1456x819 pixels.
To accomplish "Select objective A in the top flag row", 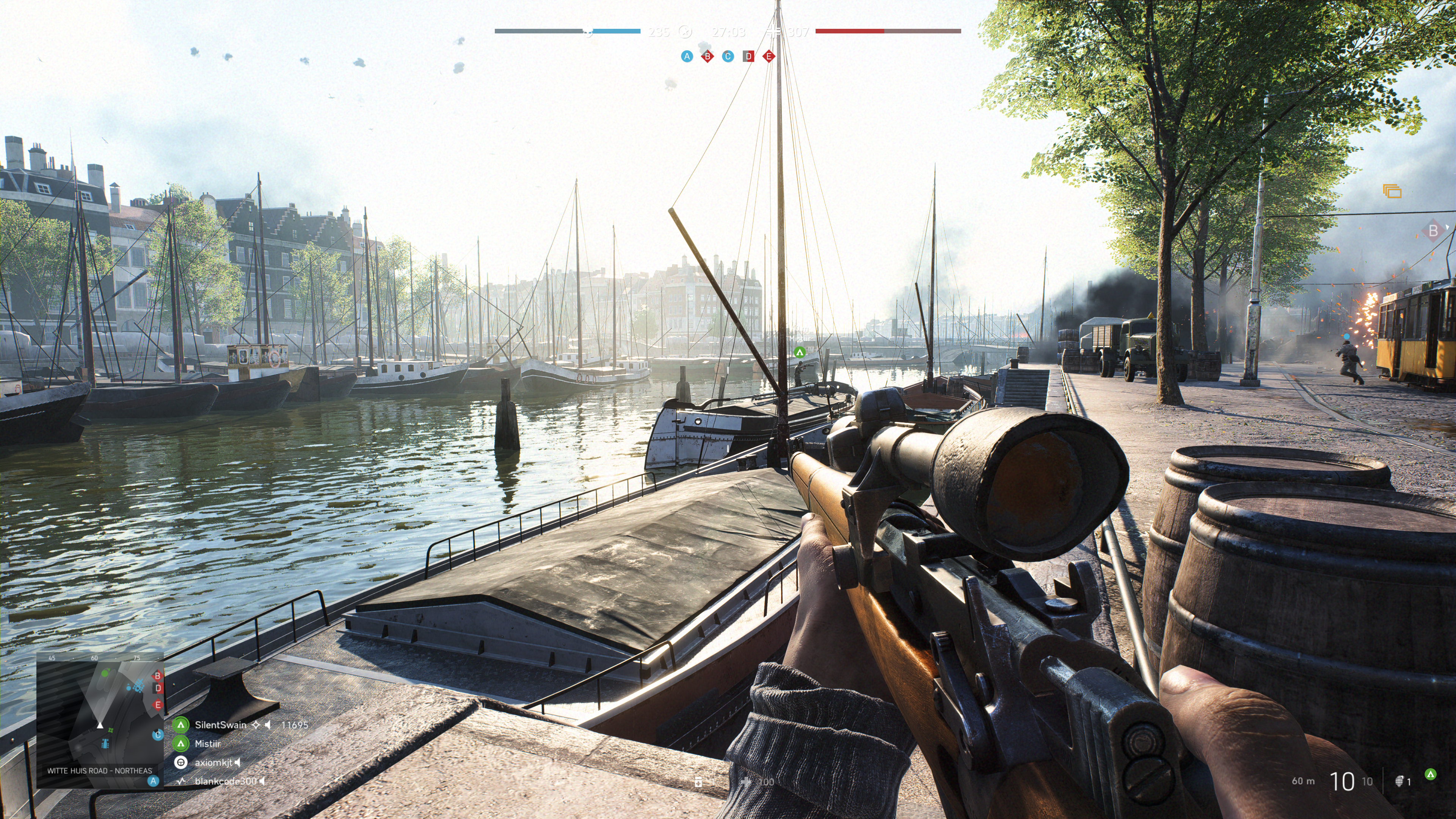I will click(x=687, y=56).
